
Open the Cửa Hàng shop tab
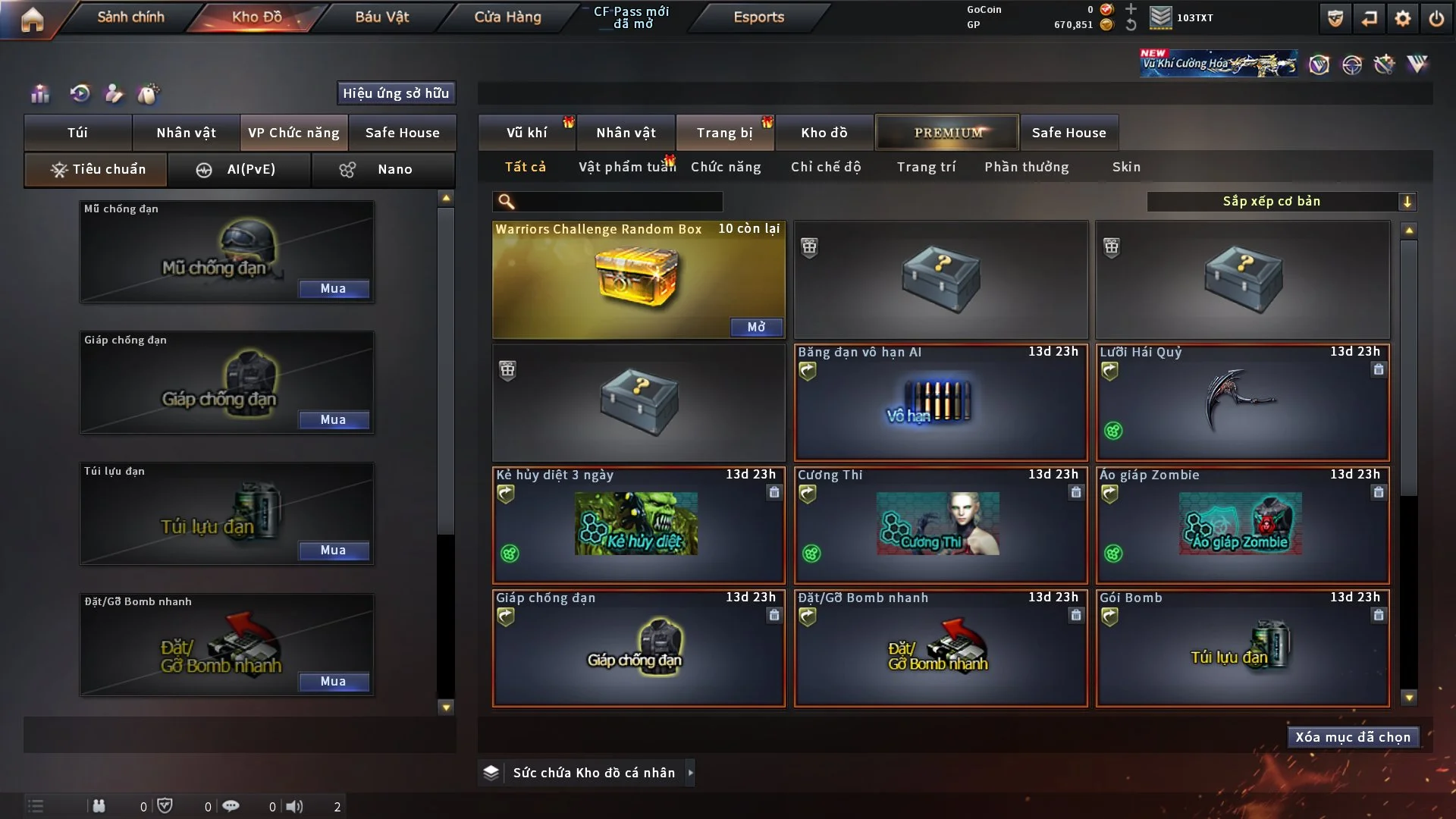click(x=507, y=17)
